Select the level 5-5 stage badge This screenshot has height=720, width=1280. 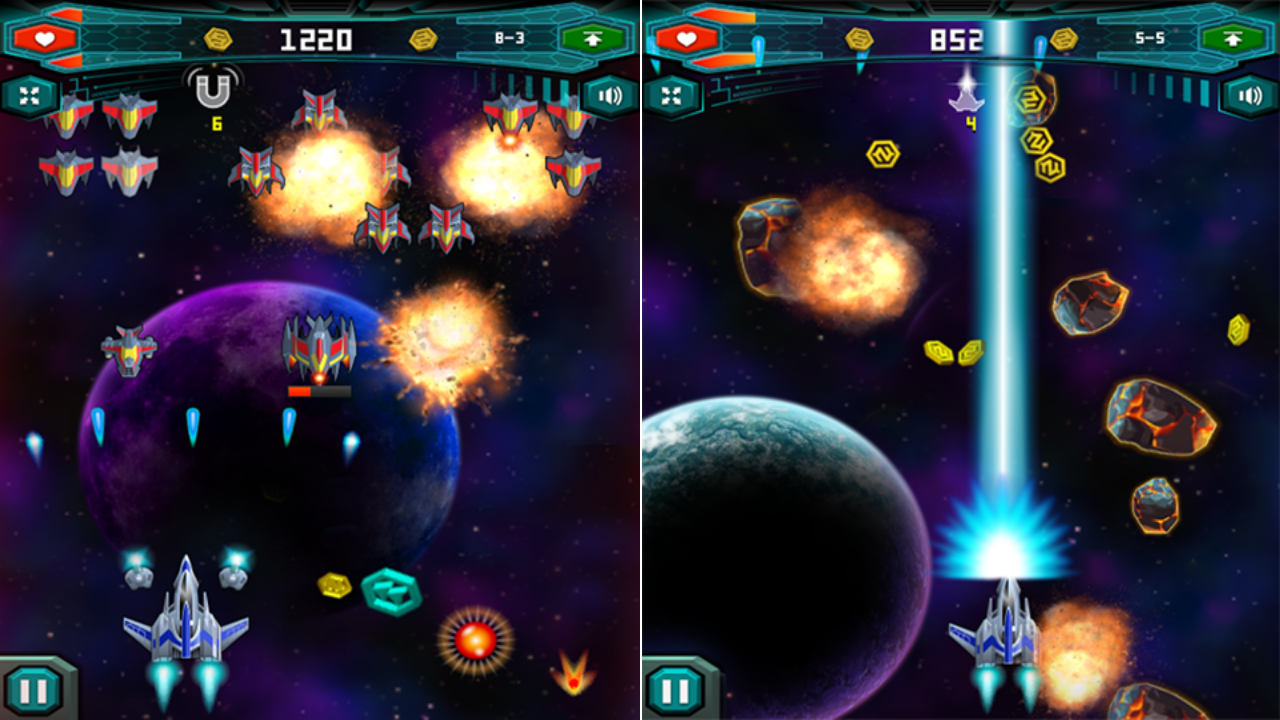1151,38
